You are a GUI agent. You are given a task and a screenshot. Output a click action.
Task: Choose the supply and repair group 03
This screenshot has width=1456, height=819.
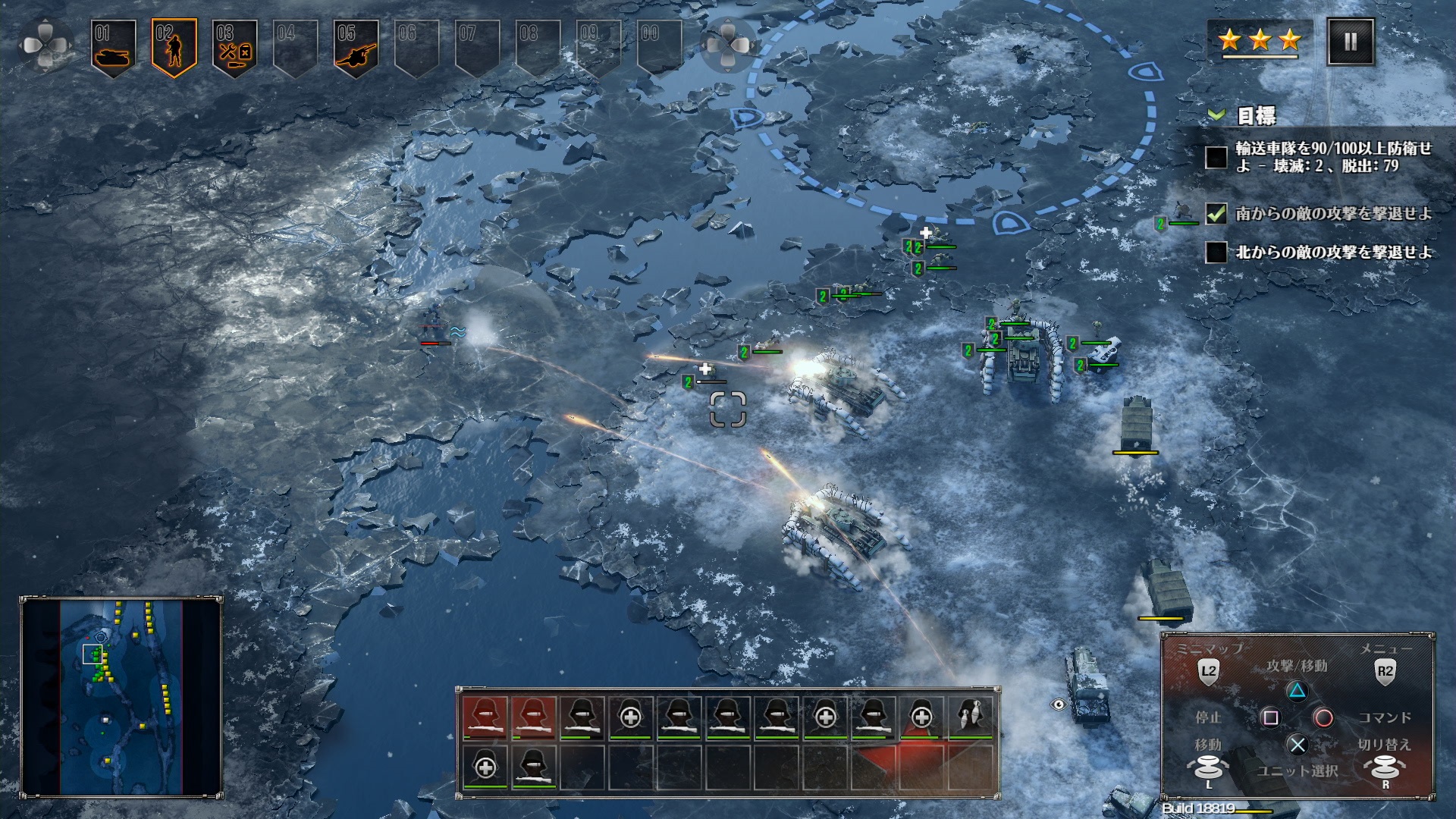(234, 46)
